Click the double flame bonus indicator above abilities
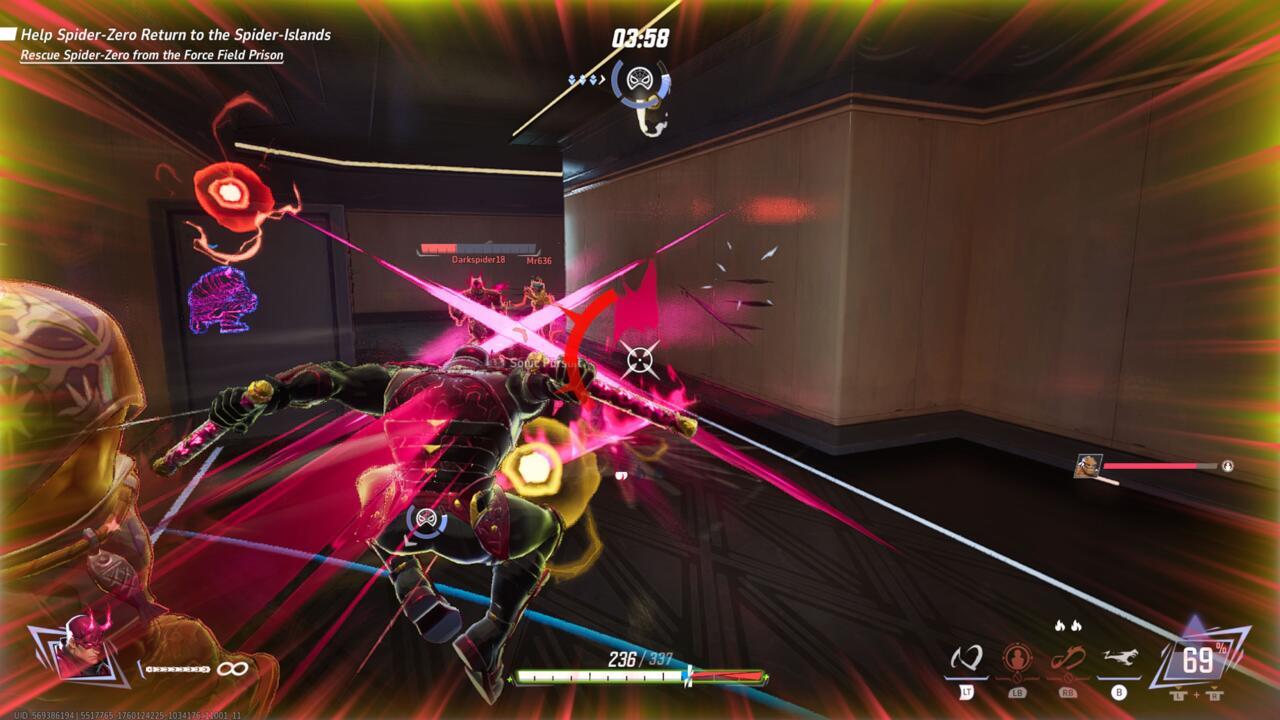Screen dimensions: 1280x720 coord(1060,622)
